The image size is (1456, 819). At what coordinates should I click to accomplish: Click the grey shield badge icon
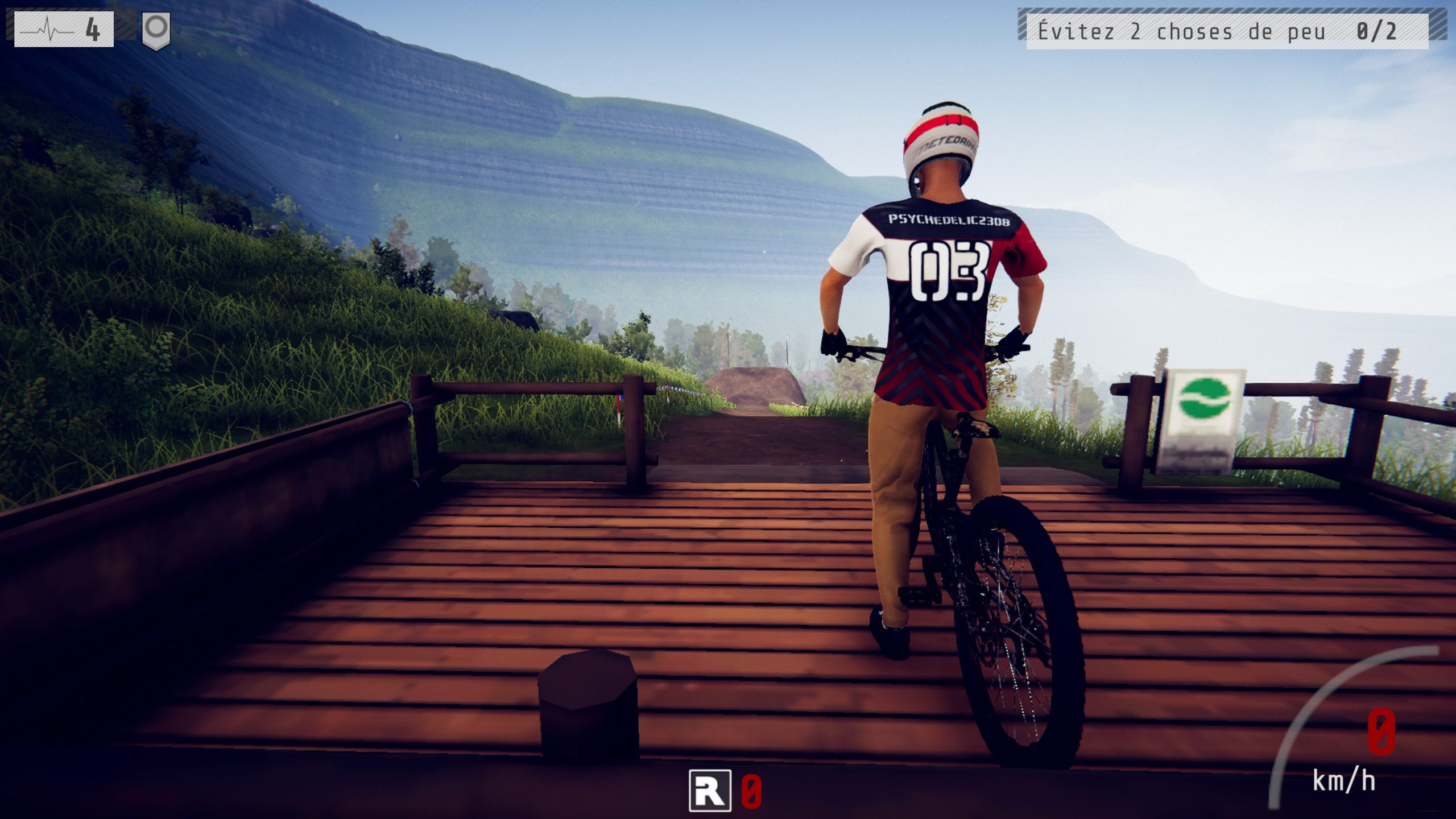click(156, 31)
